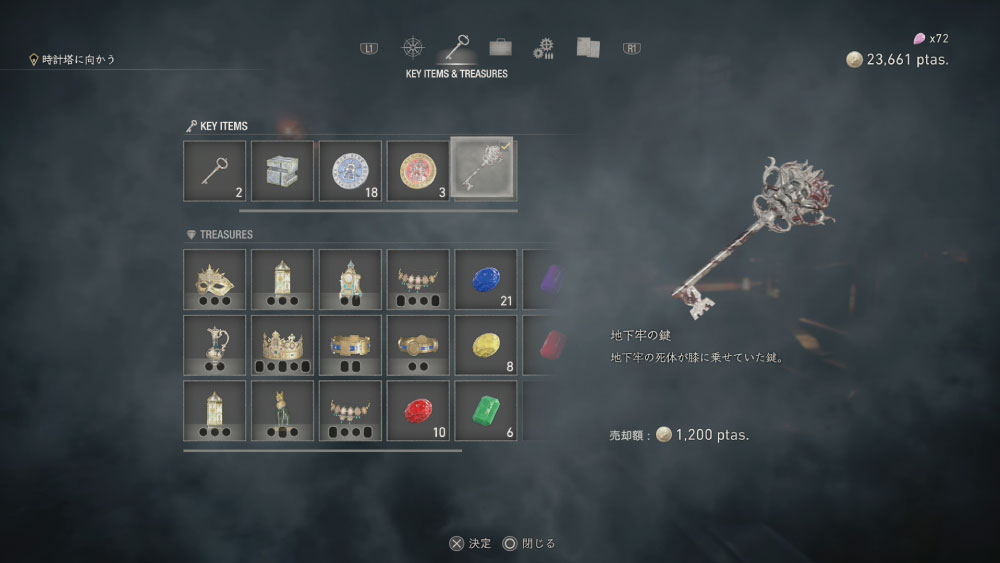Image resolution: width=1000 pixels, height=563 pixels.
Task: Select the yellow gem stack of 8
Action: (486, 345)
